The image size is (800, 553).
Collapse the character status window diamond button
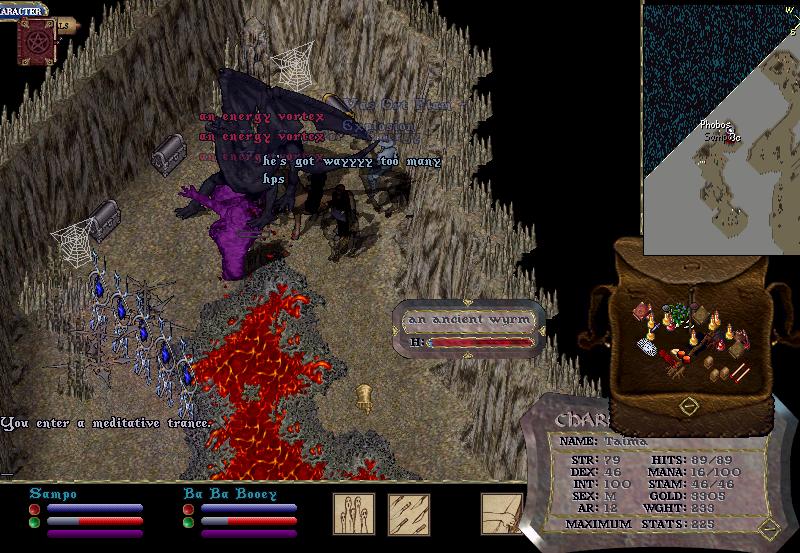[x=768, y=528]
